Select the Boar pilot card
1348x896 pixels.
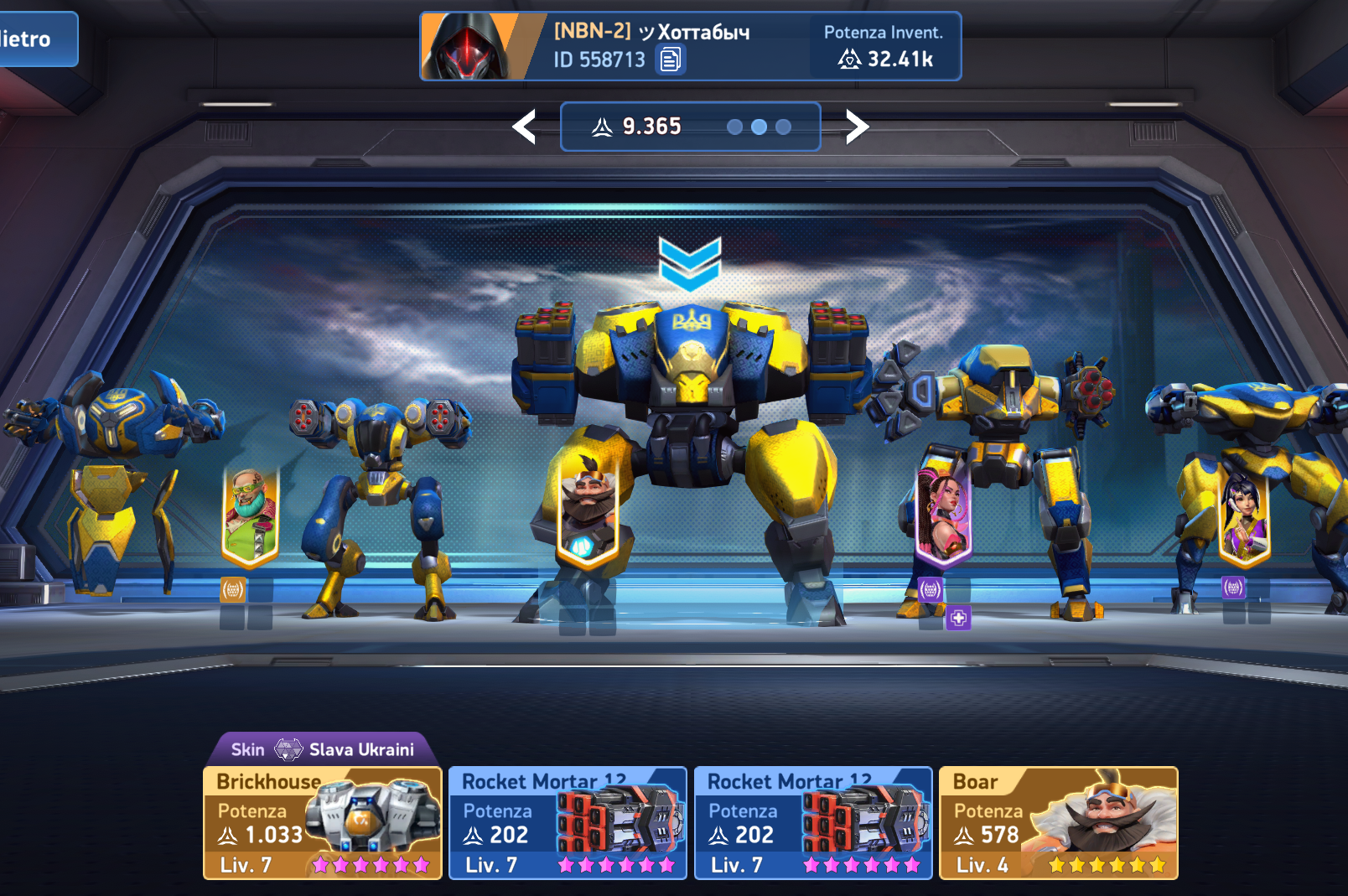[1058, 823]
